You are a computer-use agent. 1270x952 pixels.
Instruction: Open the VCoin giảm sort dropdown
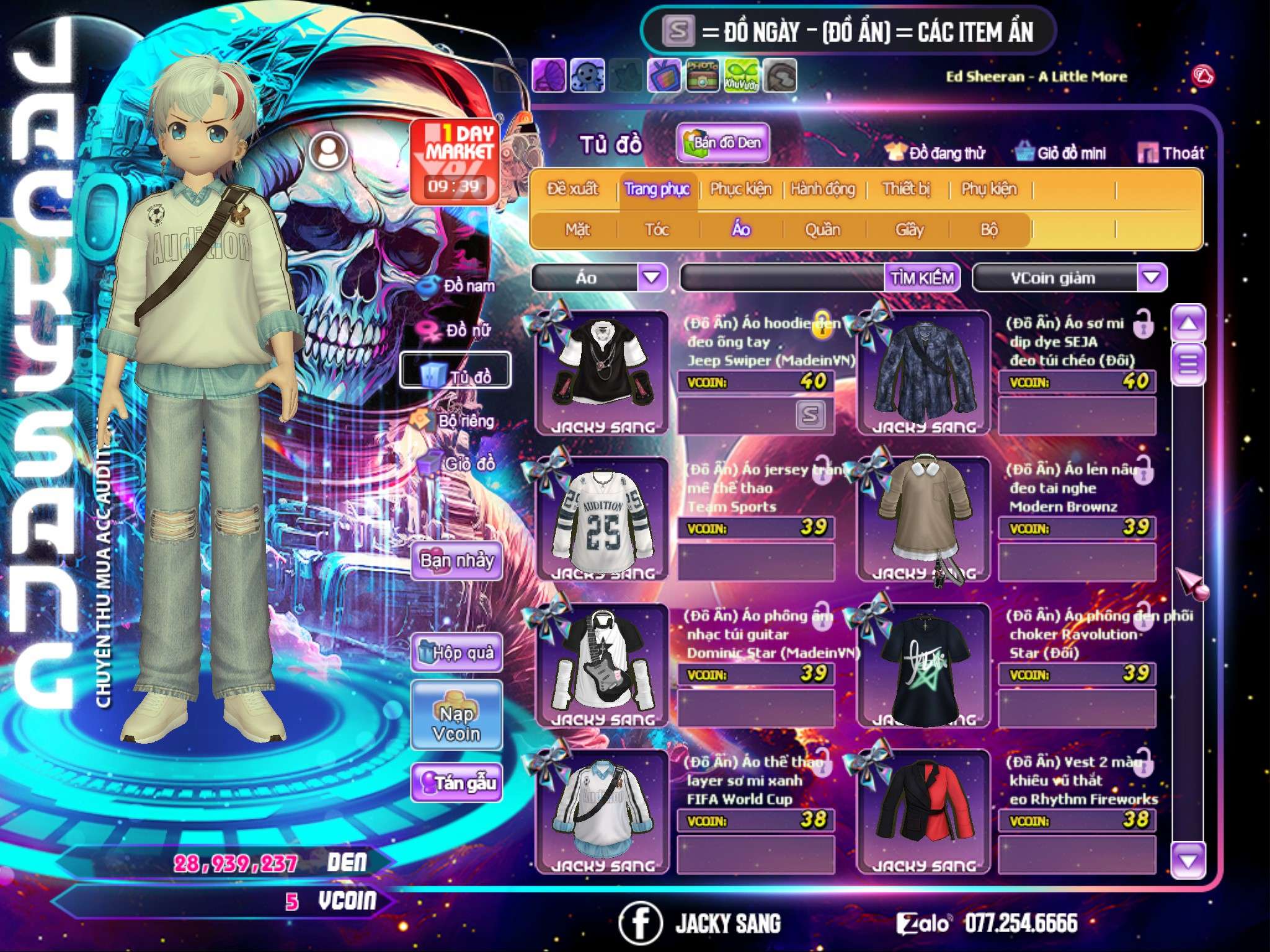click(1151, 278)
